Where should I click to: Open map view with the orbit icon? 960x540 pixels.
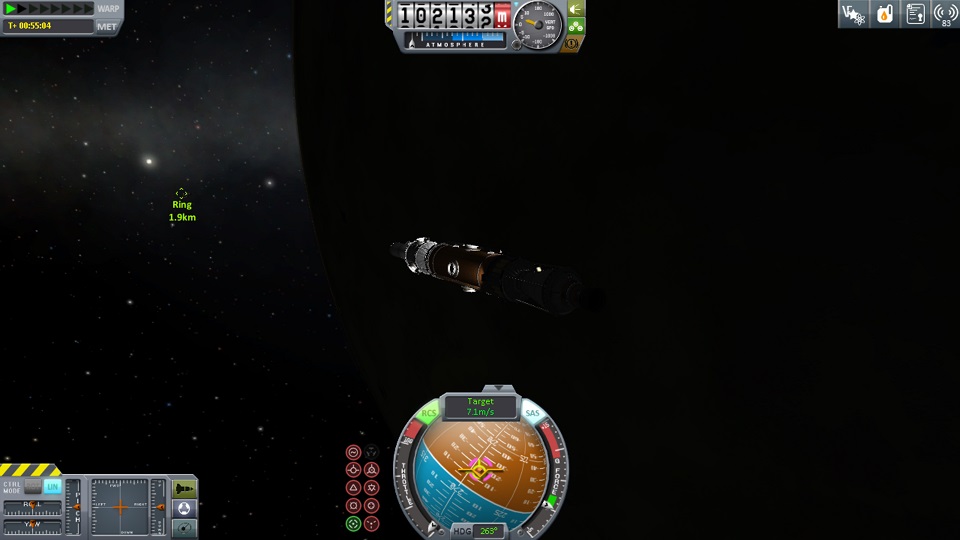coord(185,527)
